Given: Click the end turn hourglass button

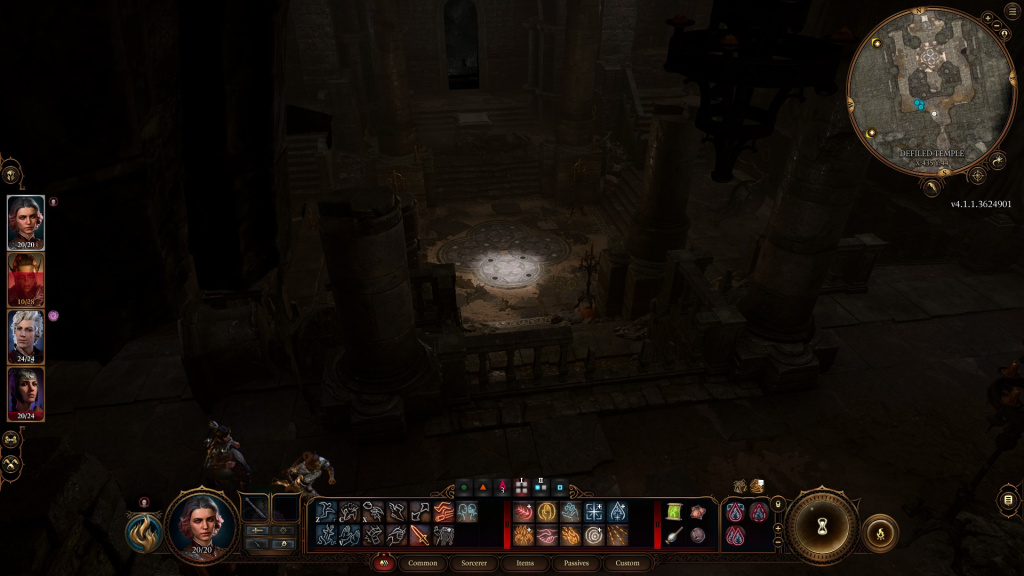Looking at the screenshot, I should point(821,526).
